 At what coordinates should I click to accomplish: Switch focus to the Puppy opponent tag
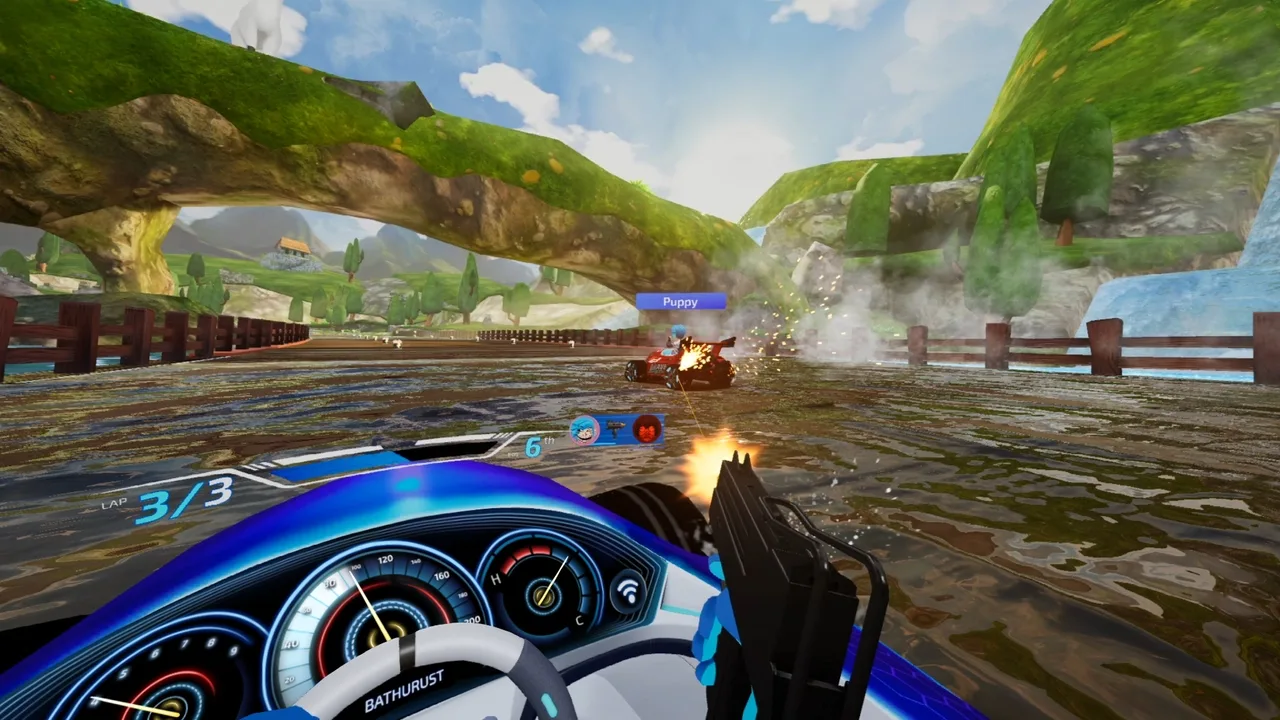[x=681, y=302]
